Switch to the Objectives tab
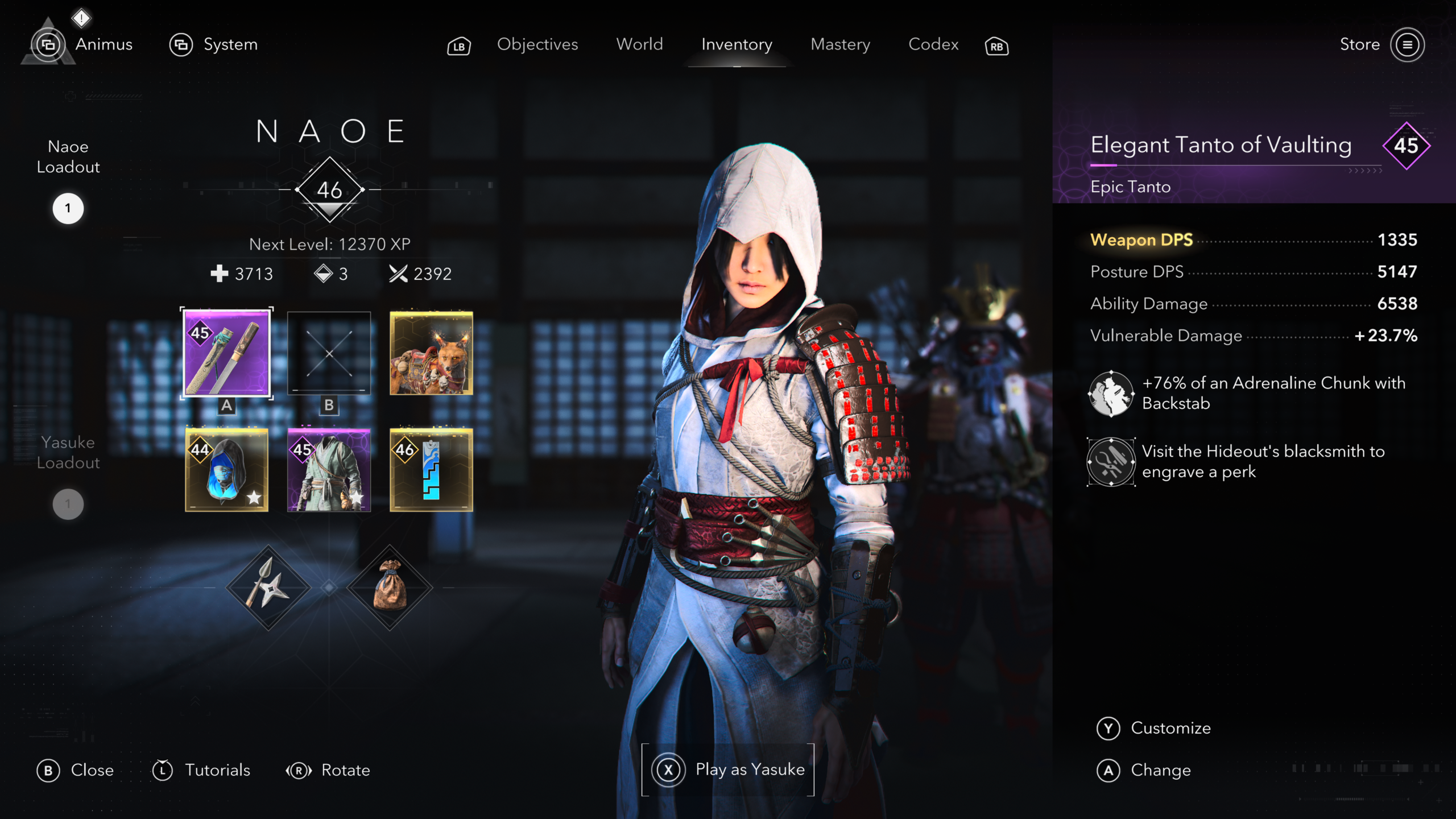The width and height of the screenshot is (1456, 819). coord(537,44)
